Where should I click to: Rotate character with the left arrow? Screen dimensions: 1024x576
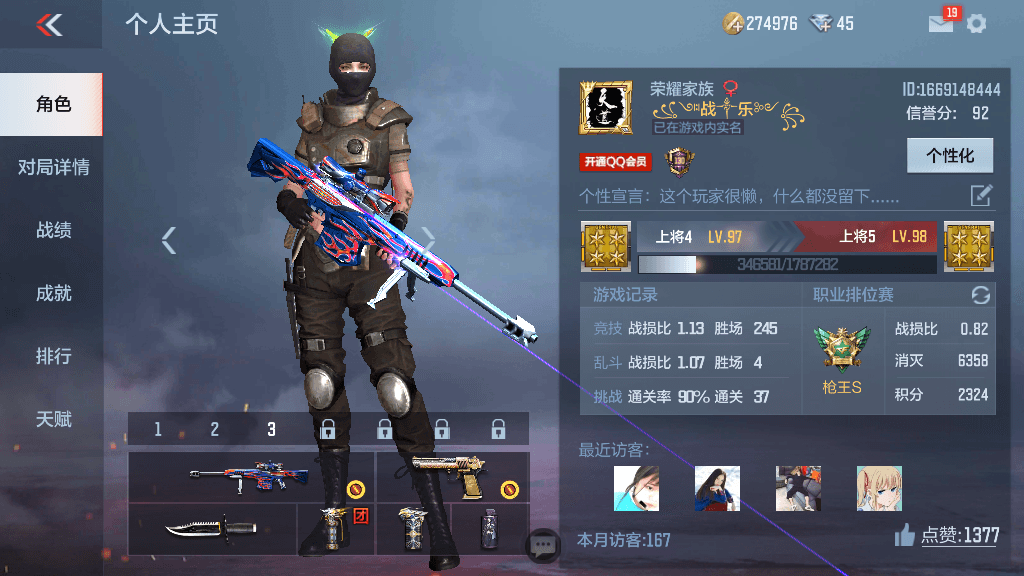tap(169, 239)
